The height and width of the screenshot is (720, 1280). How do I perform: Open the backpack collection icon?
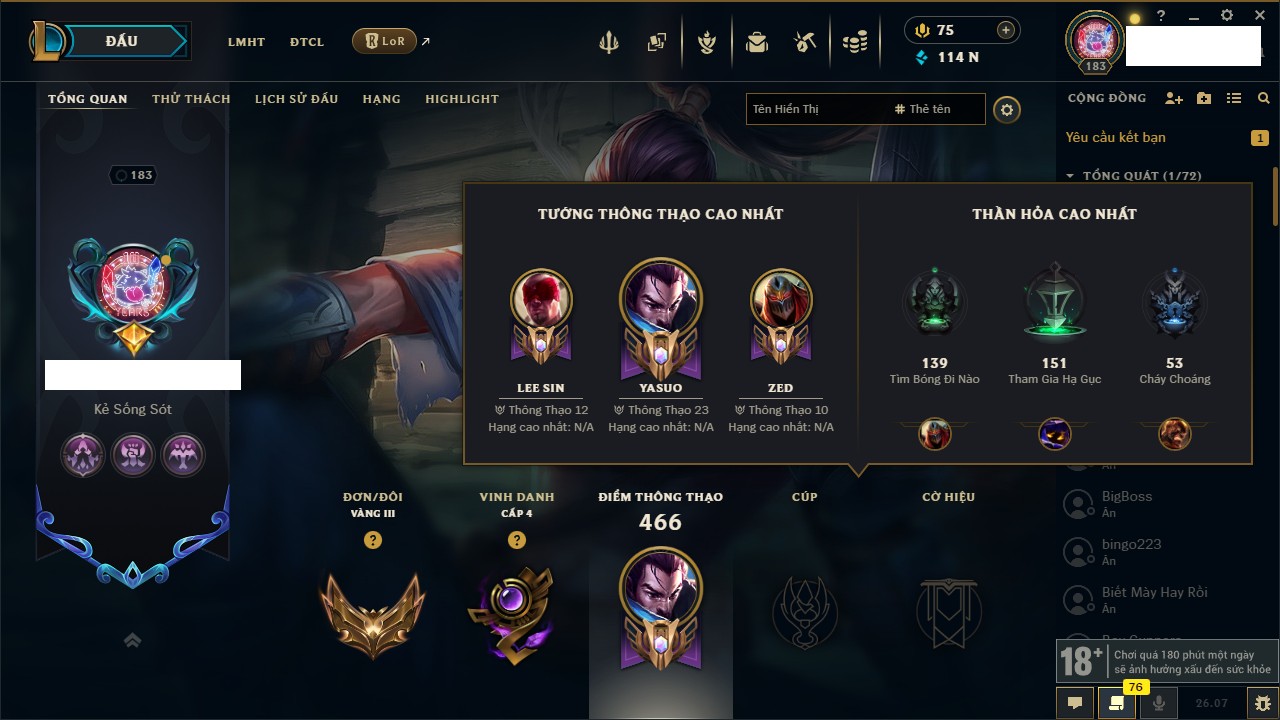pyautogui.click(x=757, y=42)
